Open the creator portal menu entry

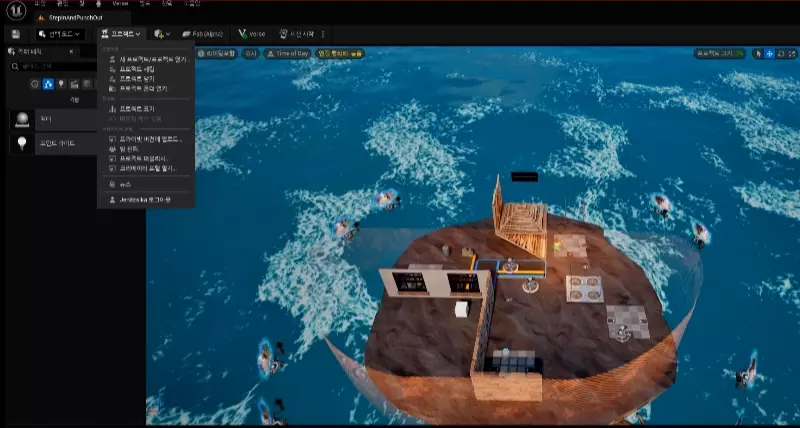coord(146,168)
